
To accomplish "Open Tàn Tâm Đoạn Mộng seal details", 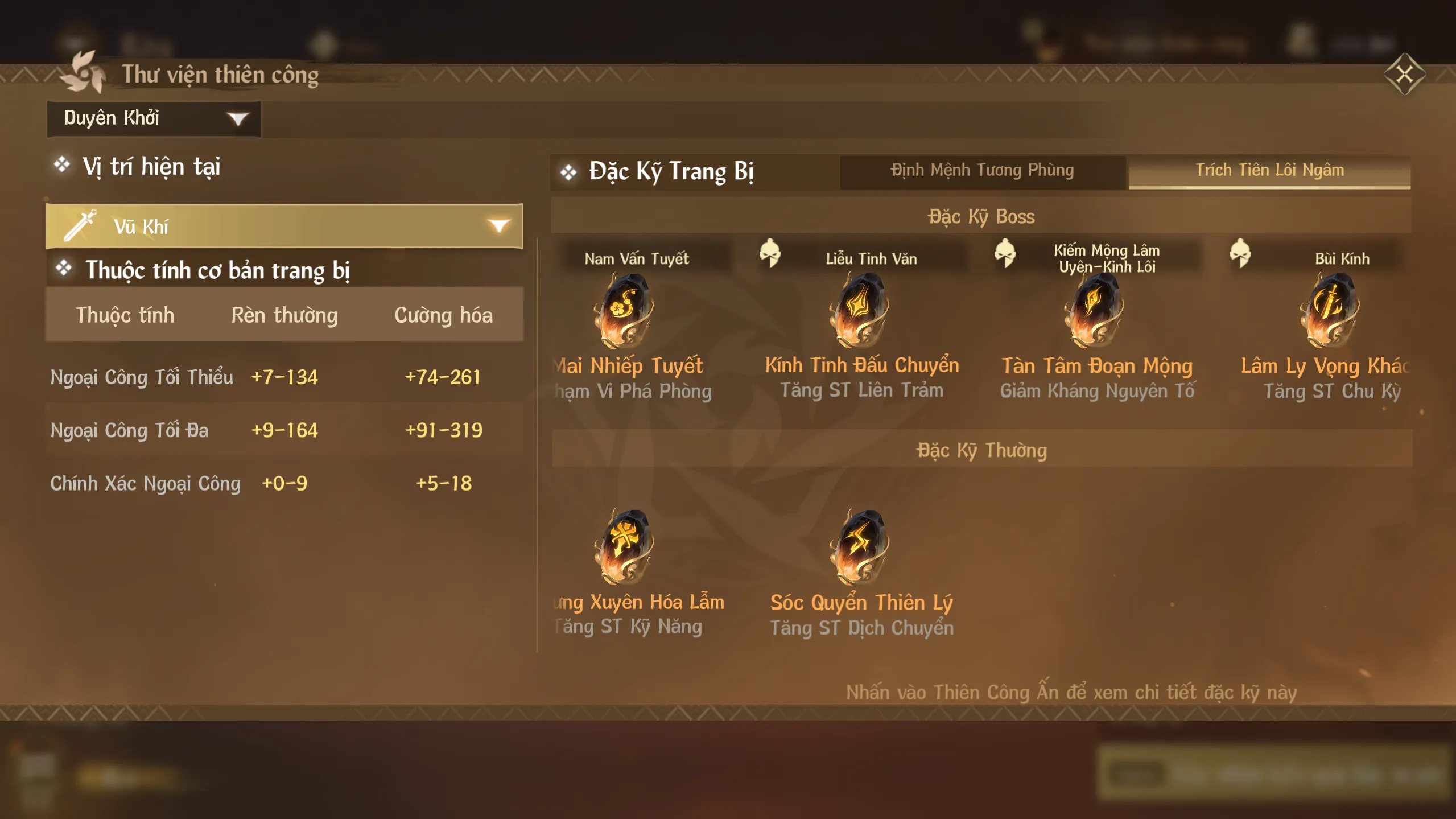I will [x=1095, y=310].
